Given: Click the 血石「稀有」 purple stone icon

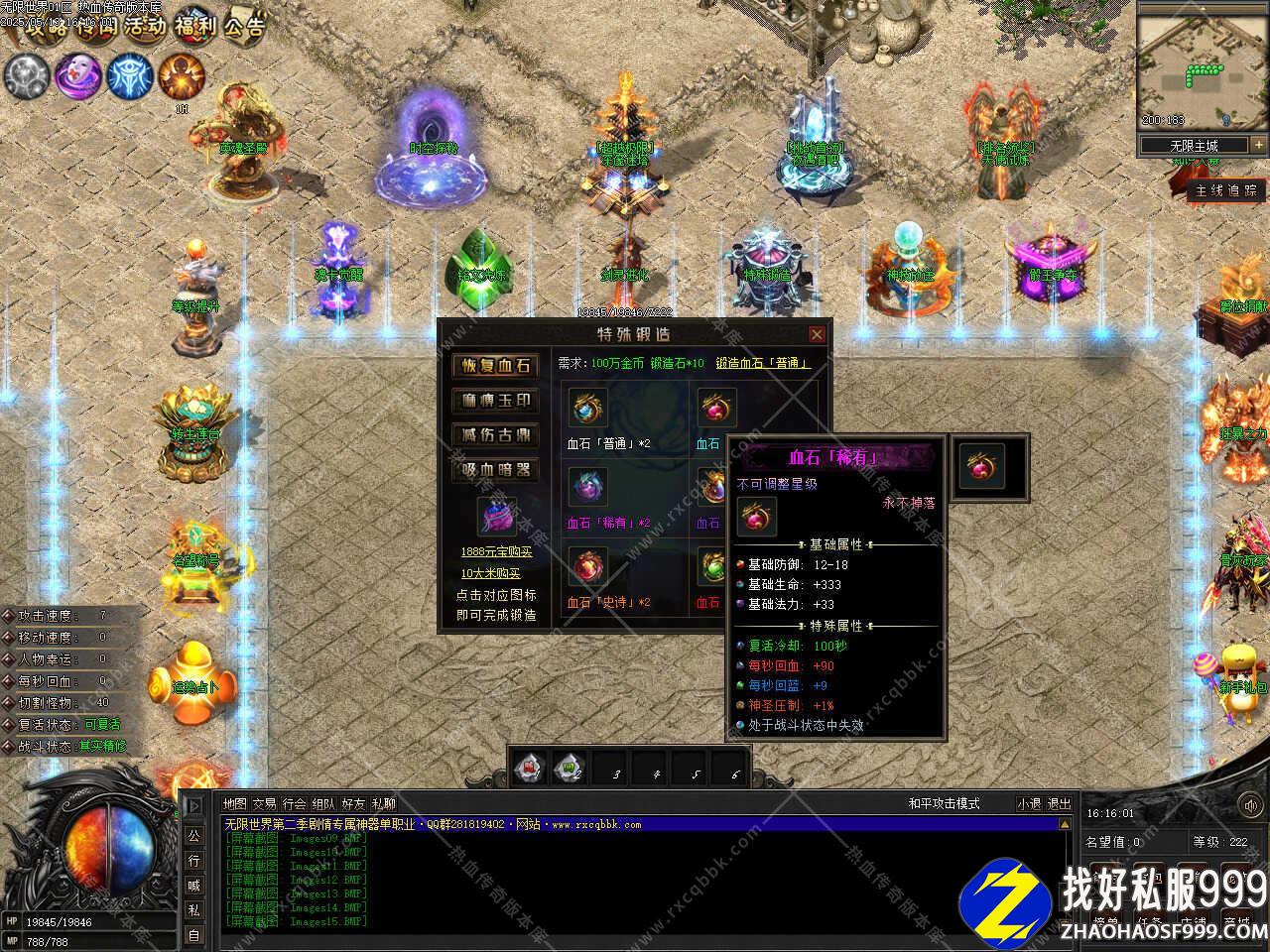Looking at the screenshot, I should pos(587,488).
